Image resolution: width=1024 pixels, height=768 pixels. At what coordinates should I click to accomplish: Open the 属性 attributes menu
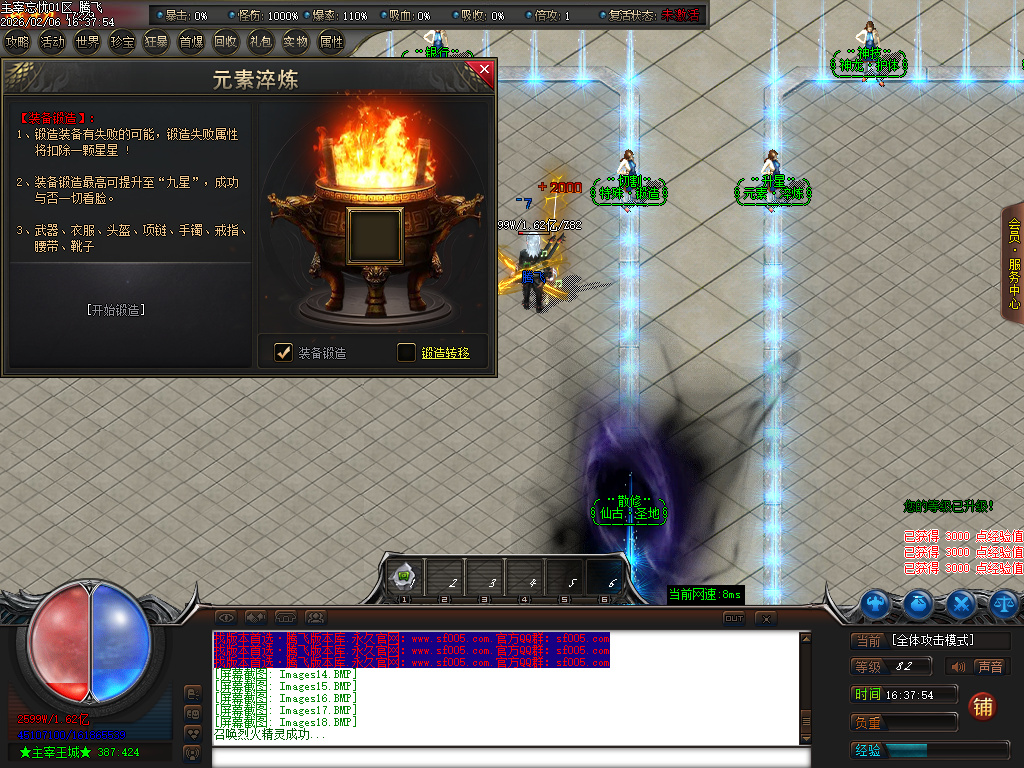tap(330, 42)
